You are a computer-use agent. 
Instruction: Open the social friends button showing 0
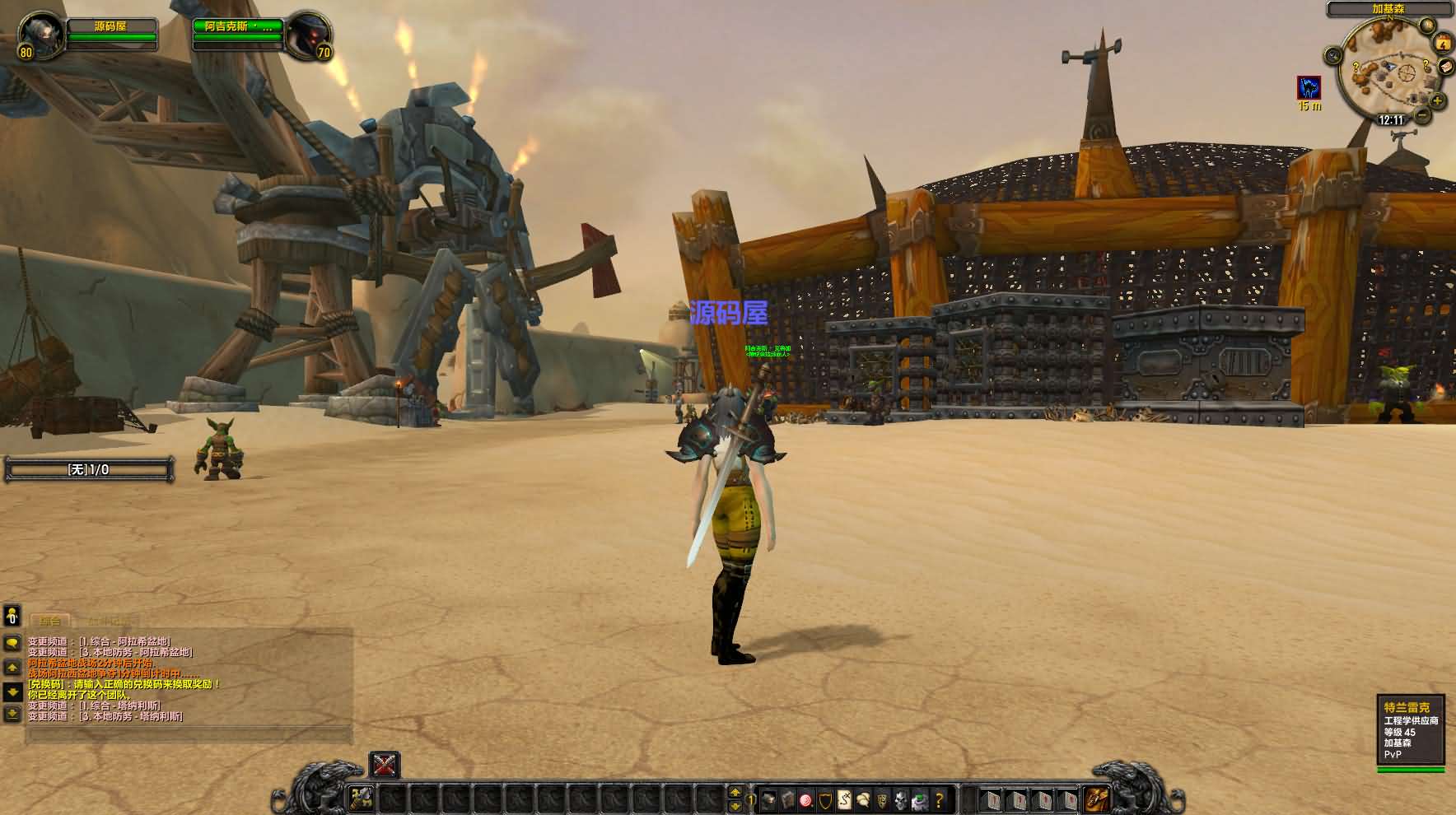12,616
